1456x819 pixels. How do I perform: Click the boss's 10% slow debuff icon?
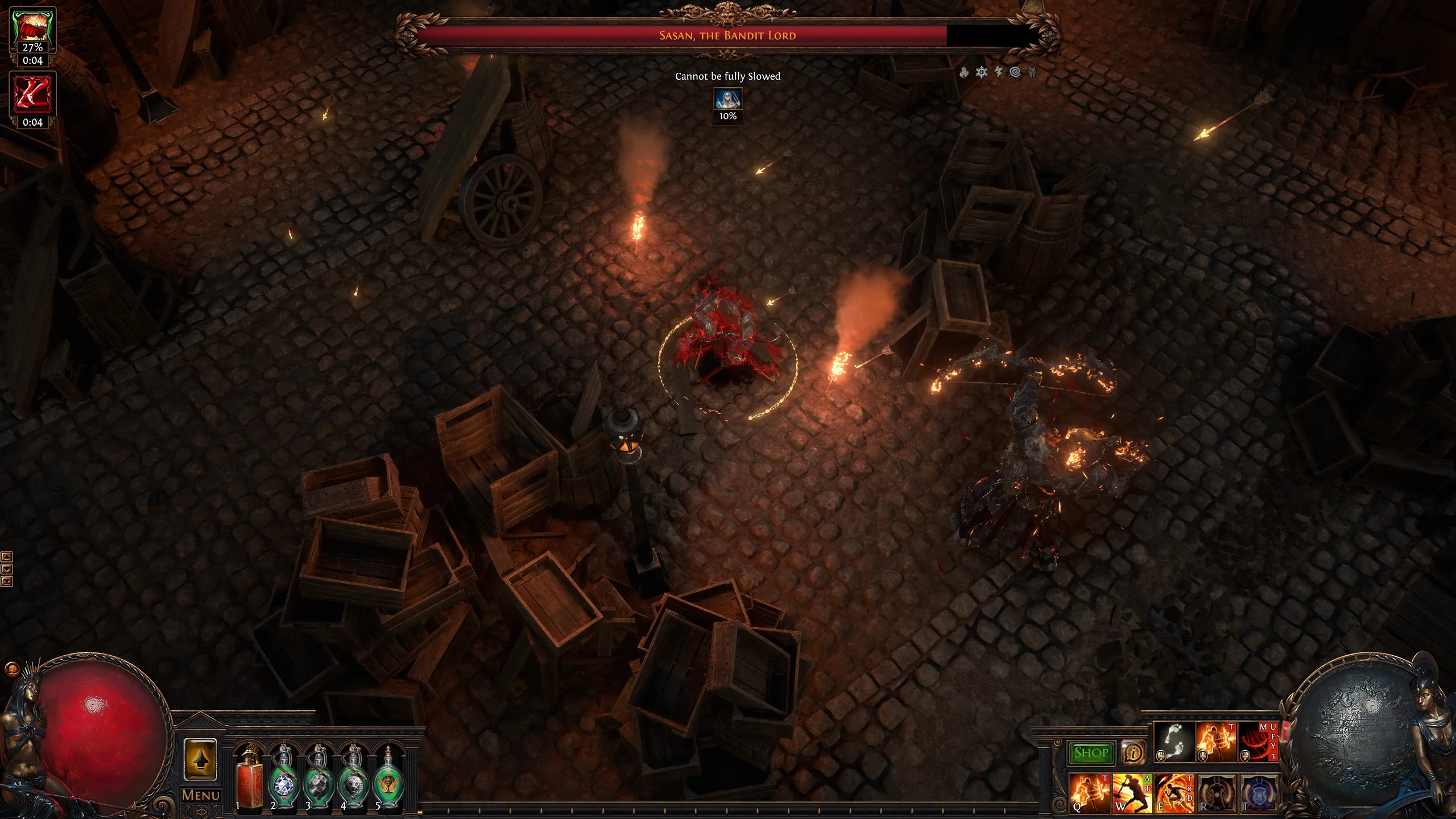[x=728, y=100]
